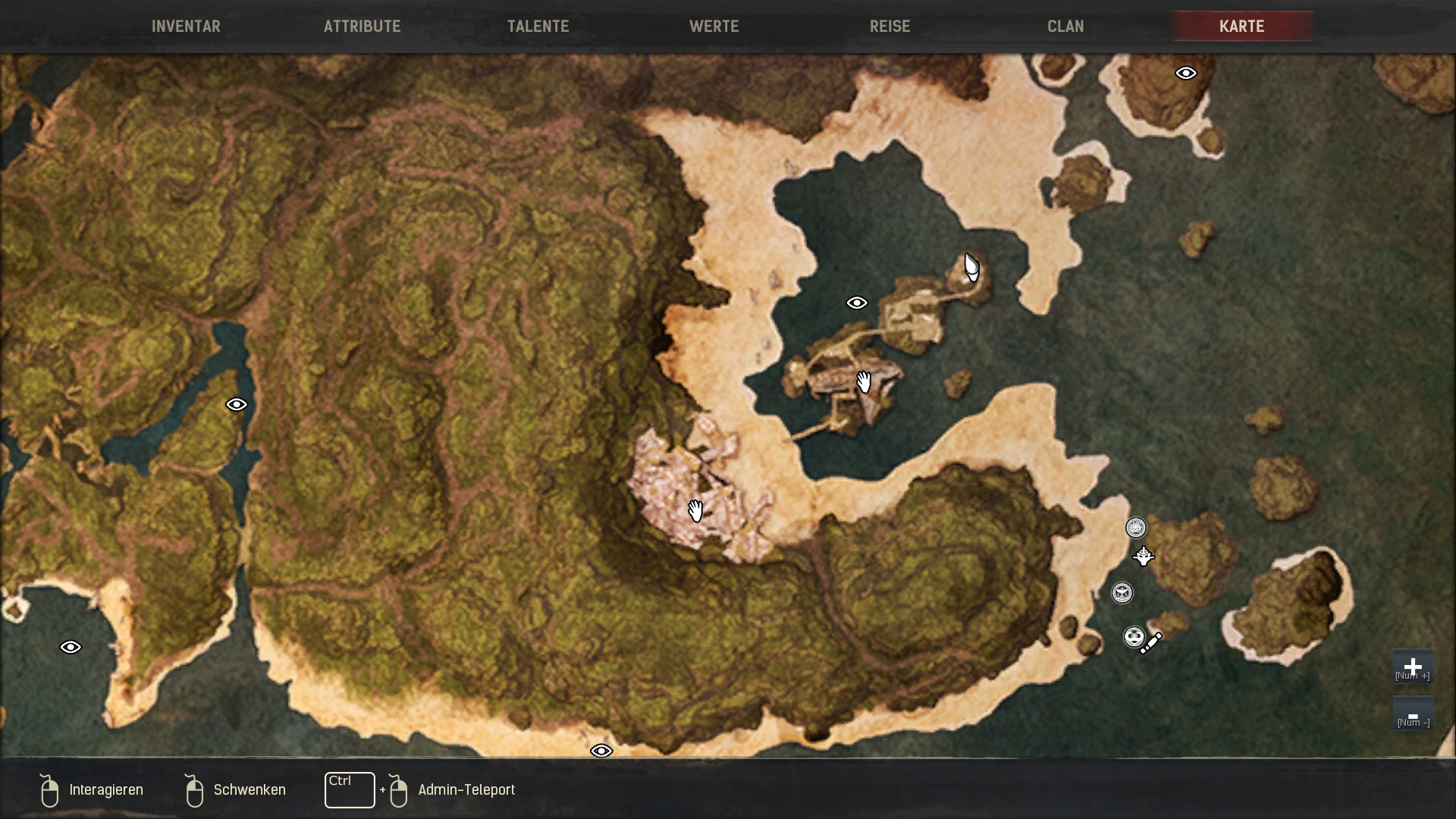Select the eye marker inside the bay
The image size is (1456, 819).
(856, 303)
